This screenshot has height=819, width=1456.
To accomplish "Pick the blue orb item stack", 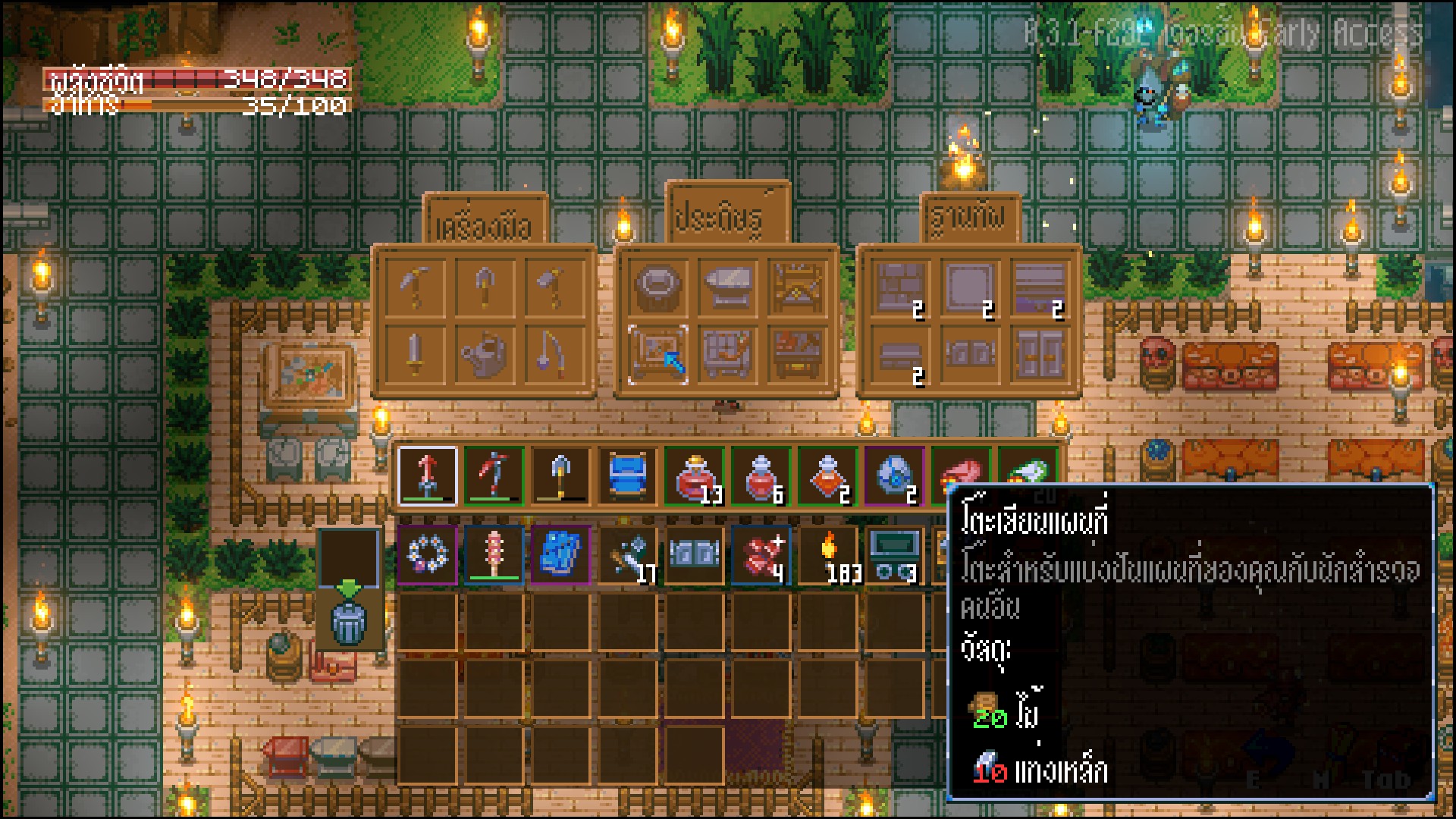I will point(895,476).
